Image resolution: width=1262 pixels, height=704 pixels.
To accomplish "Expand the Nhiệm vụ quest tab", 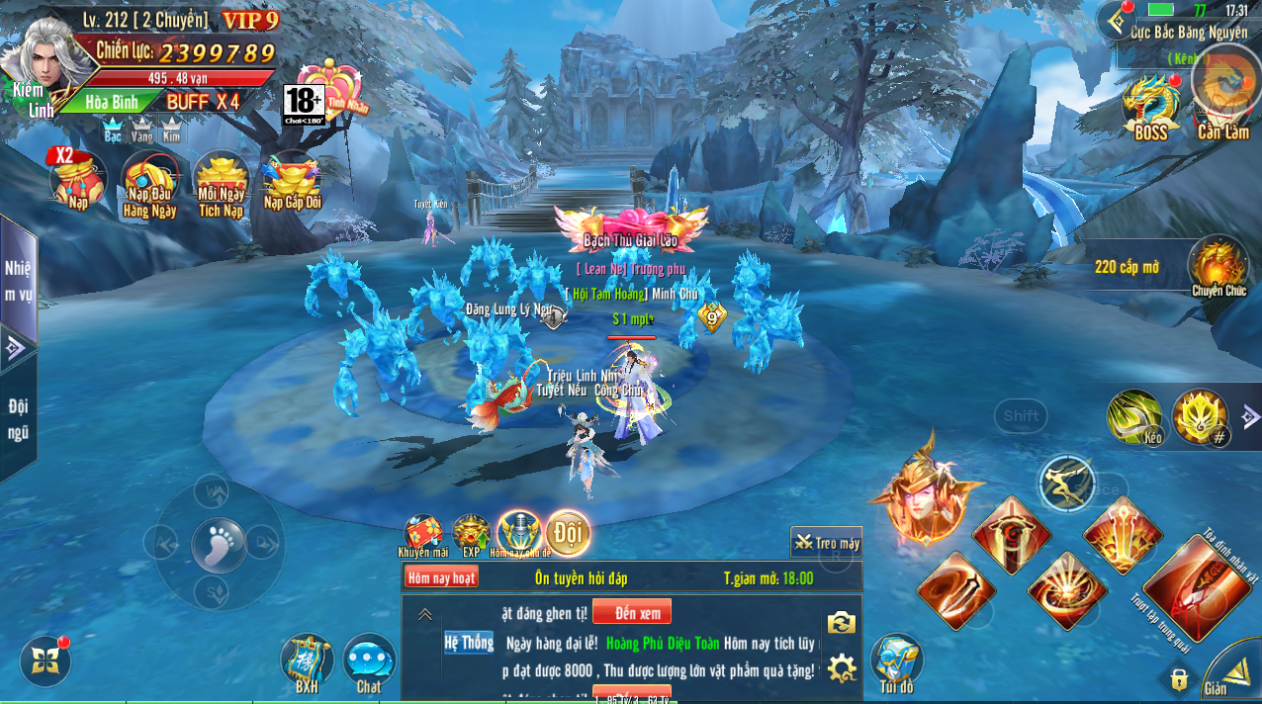I will coord(18,280).
